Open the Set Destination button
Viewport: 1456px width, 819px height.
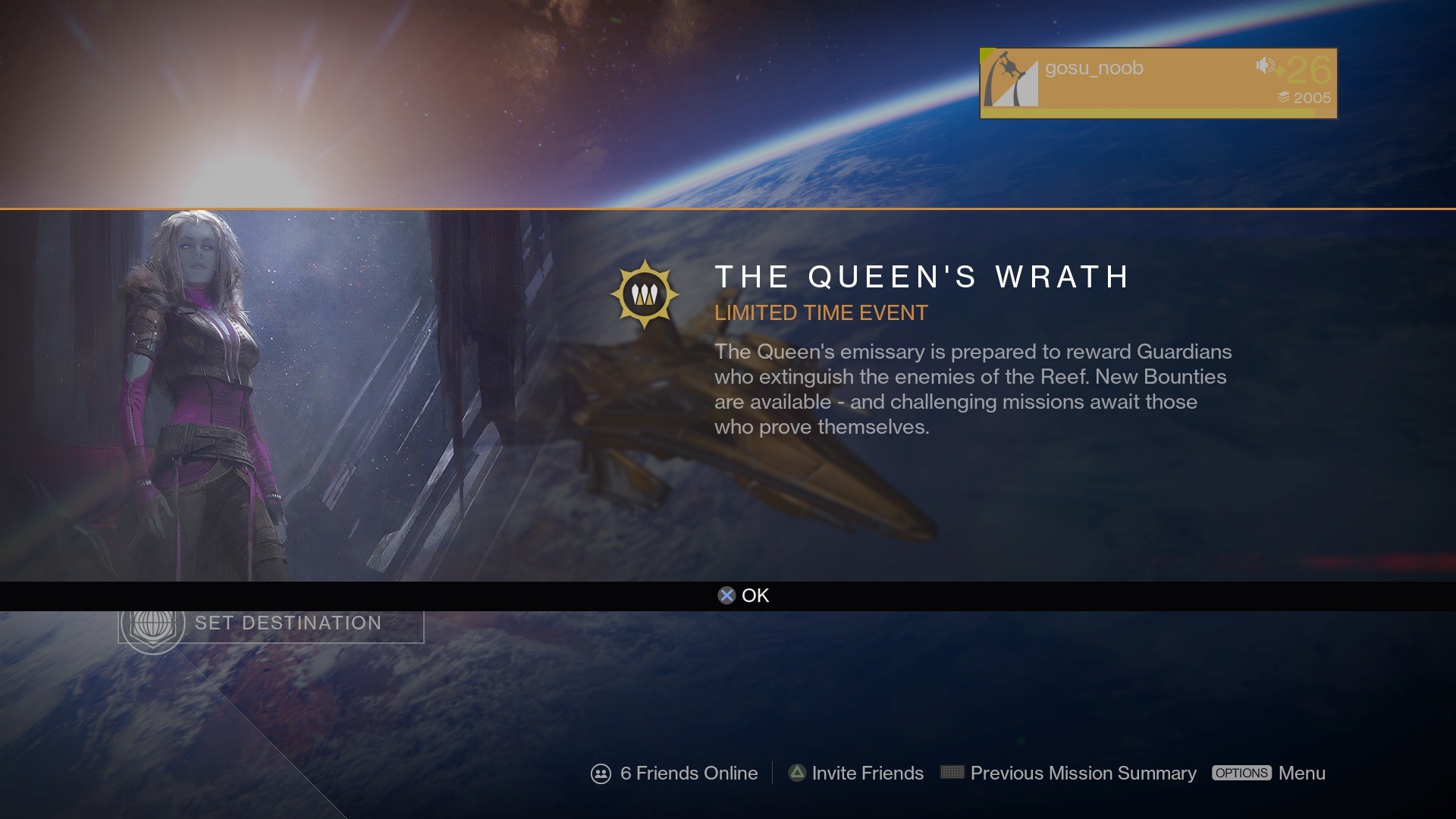tap(271, 624)
